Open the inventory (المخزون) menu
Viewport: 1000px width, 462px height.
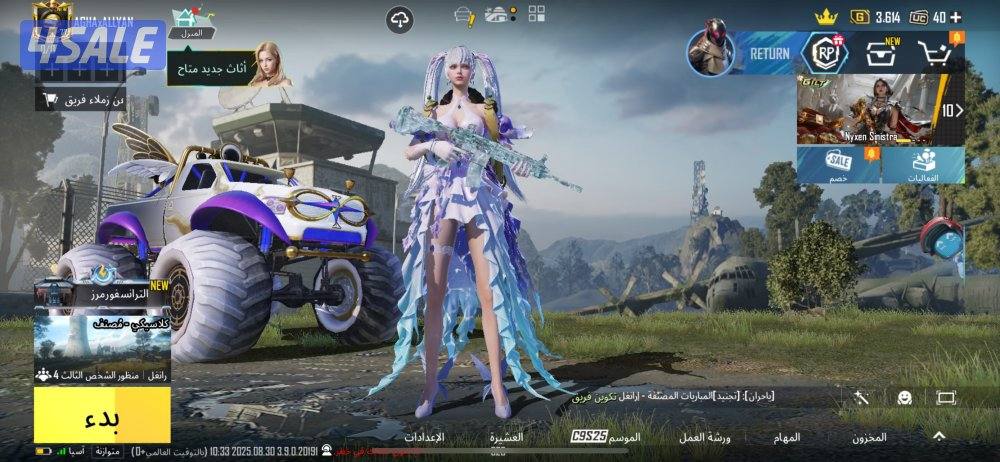click(x=868, y=437)
